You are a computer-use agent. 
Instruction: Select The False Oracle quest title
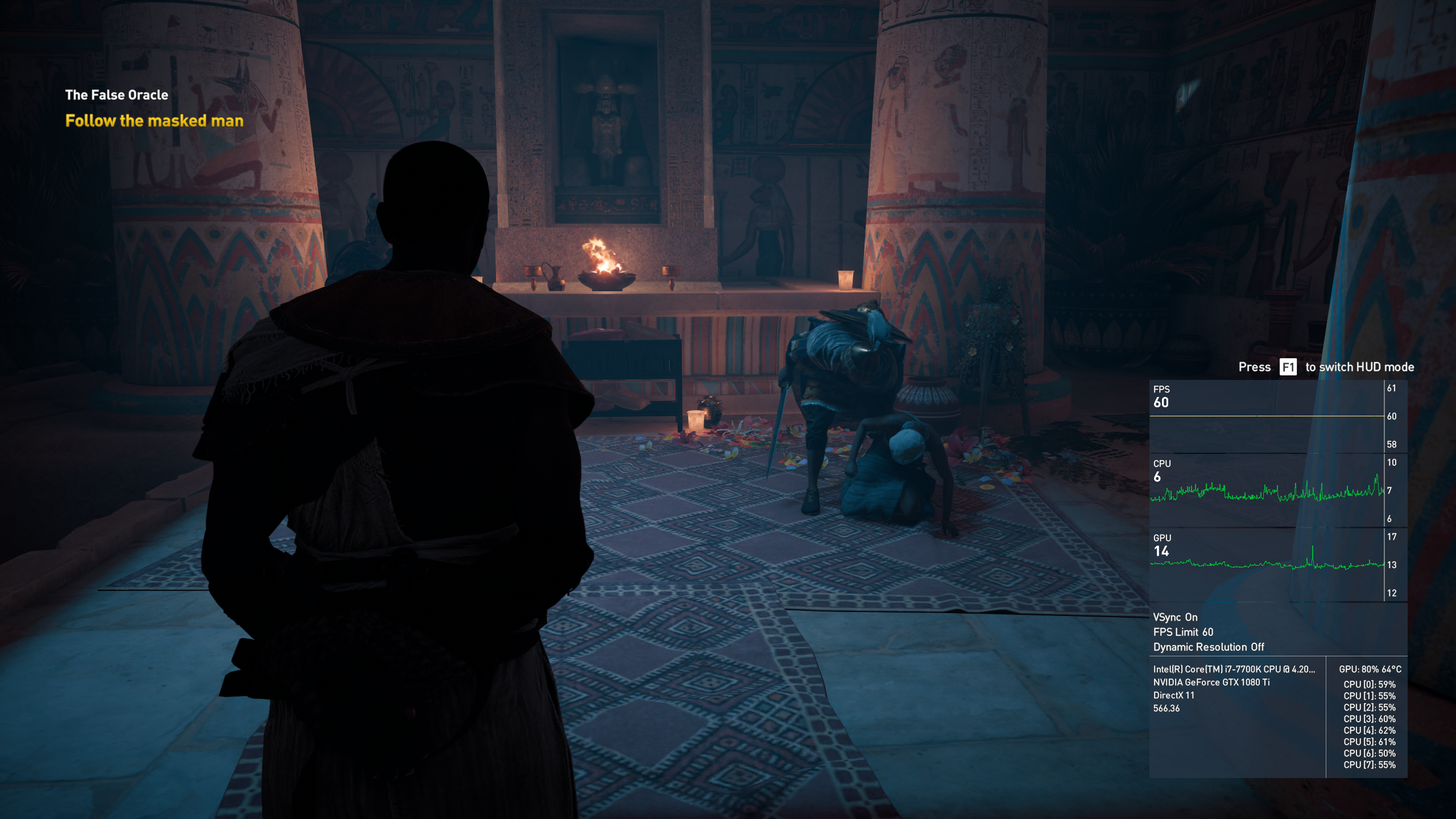tap(117, 95)
